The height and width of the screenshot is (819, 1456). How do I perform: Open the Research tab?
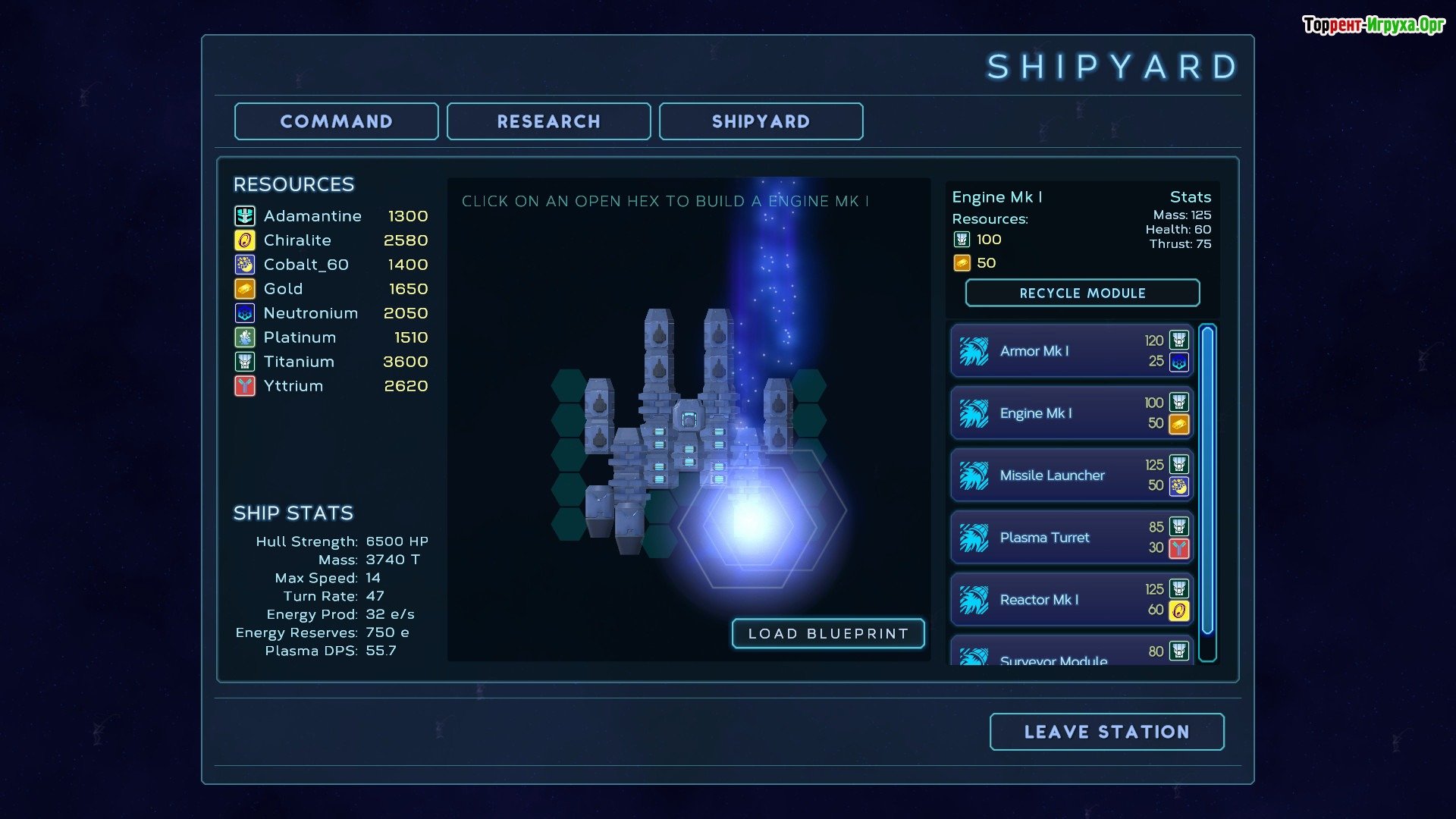(548, 121)
